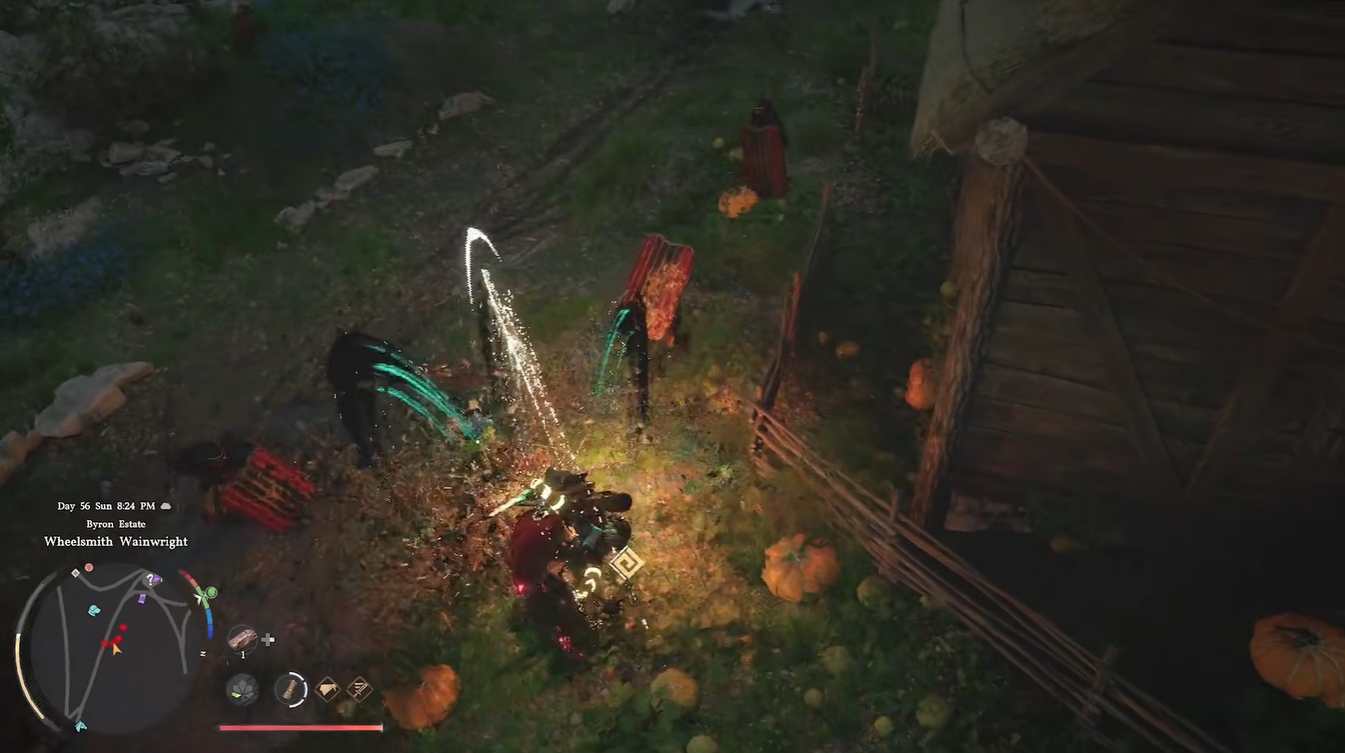Viewport: 1345px width, 753px height.
Task: Click the purple chest marker on the minimap
Action: [x=142, y=599]
